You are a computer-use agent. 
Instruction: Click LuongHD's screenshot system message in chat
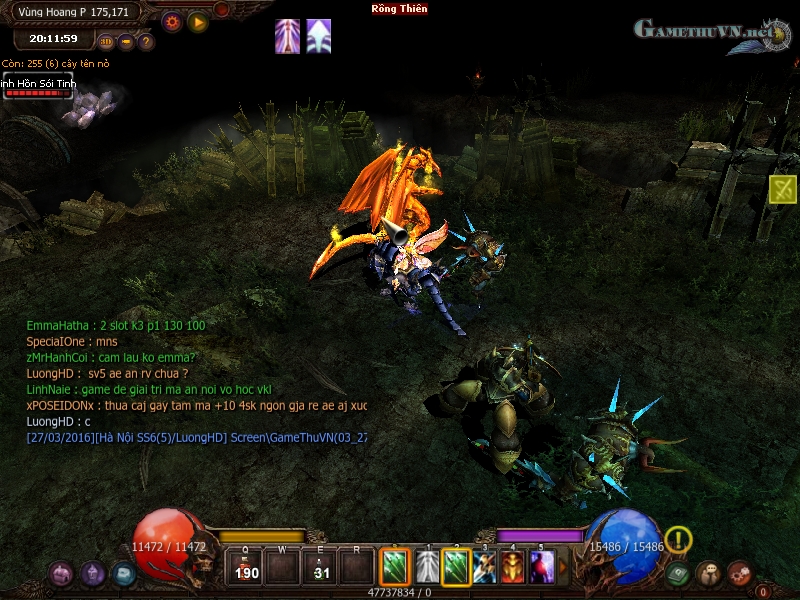[x=196, y=437]
